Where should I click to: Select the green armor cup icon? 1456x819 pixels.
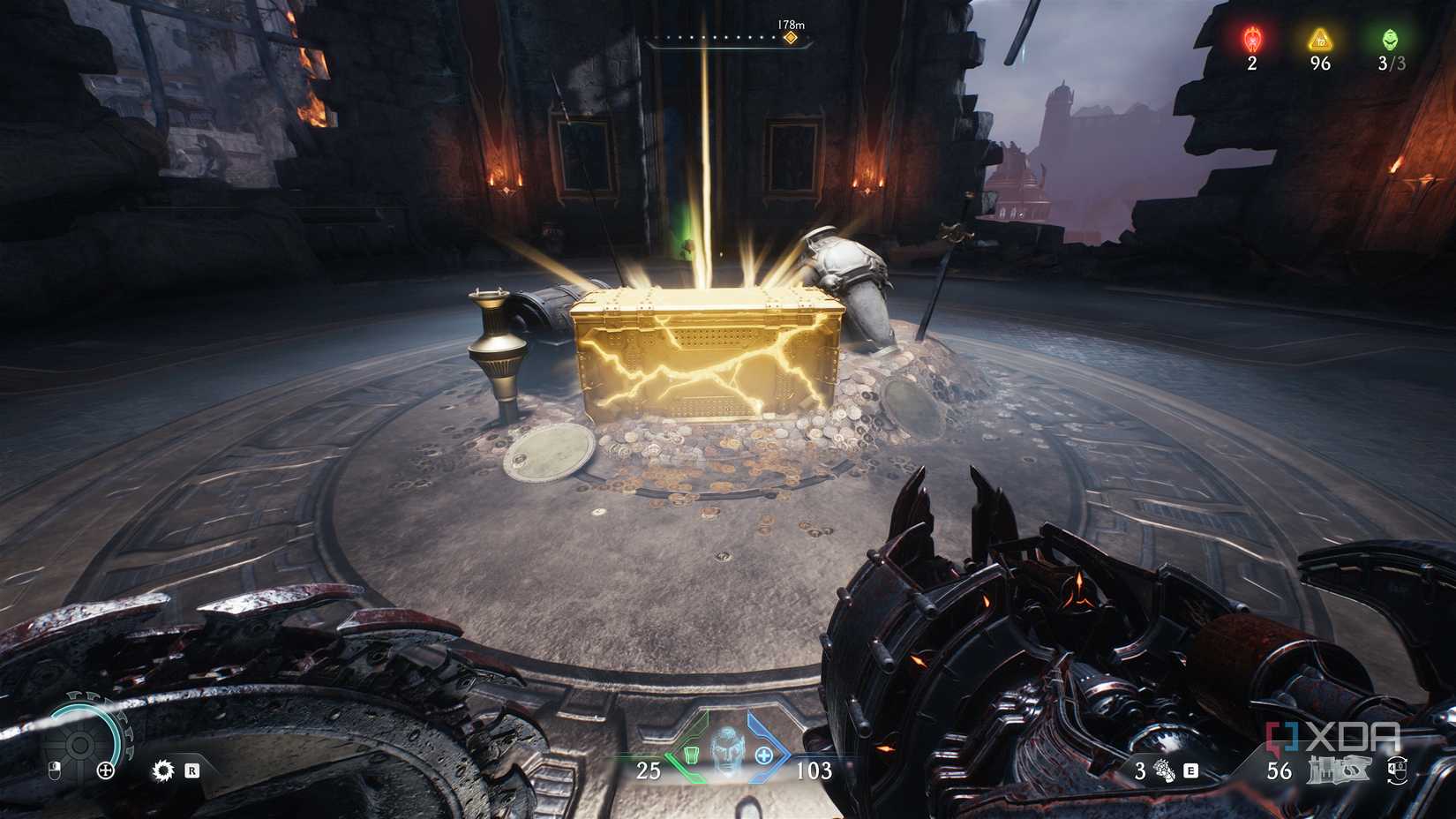coord(692,755)
